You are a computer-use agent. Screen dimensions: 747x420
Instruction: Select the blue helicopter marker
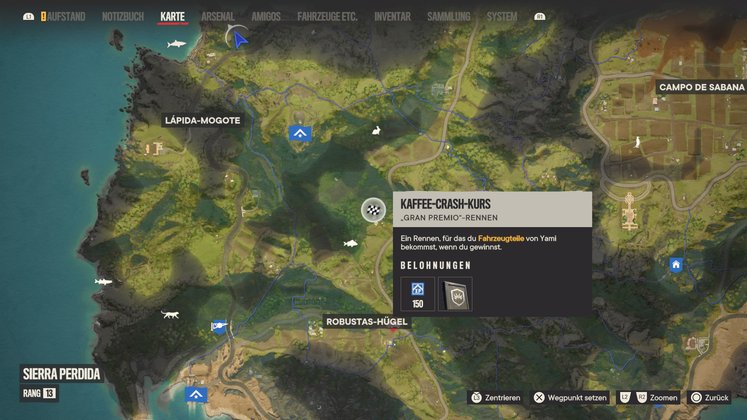tap(217, 325)
